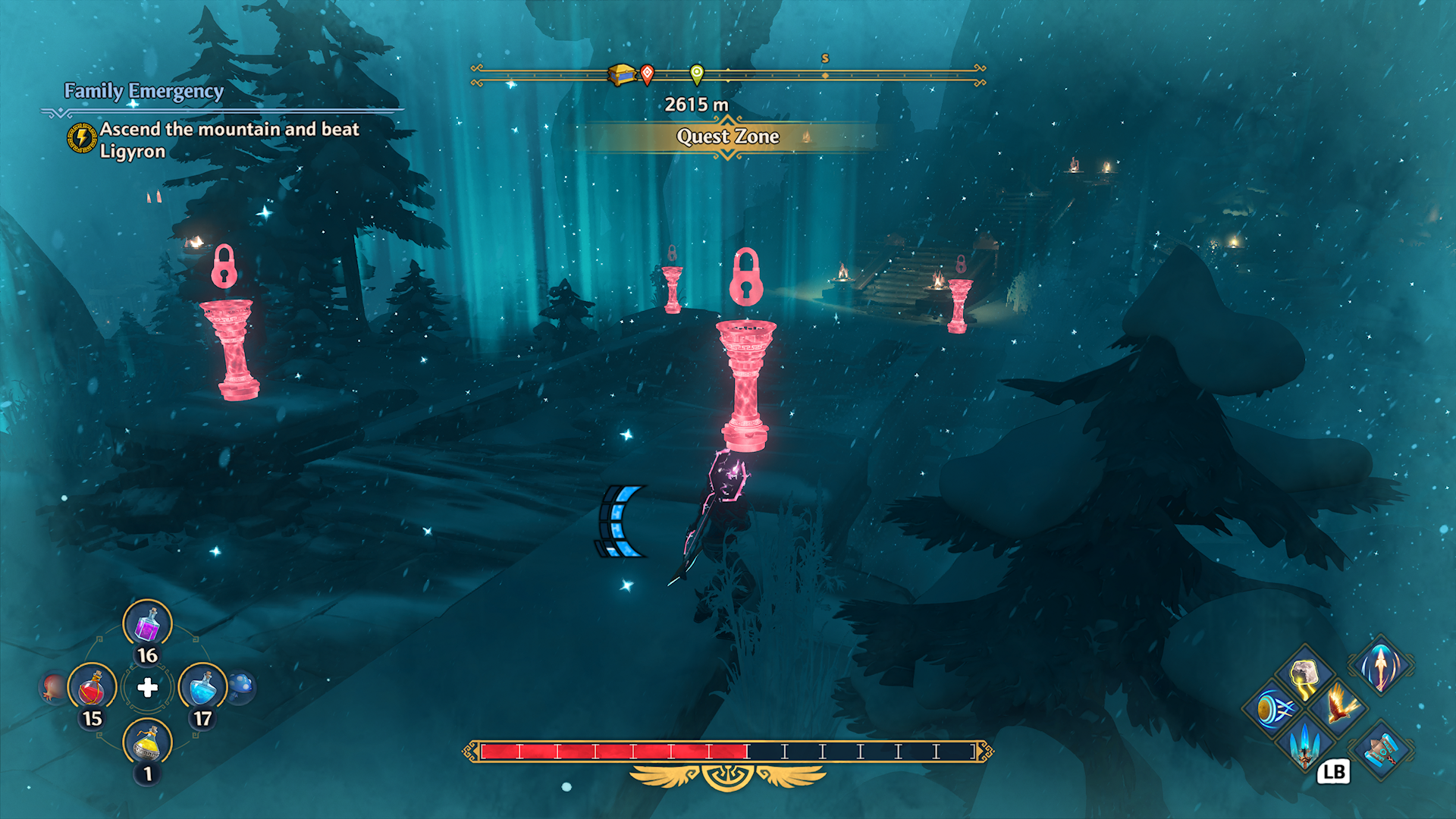Image resolution: width=1456 pixels, height=819 pixels.
Task: Click the Quest Zone banner
Action: tap(728, 138)
